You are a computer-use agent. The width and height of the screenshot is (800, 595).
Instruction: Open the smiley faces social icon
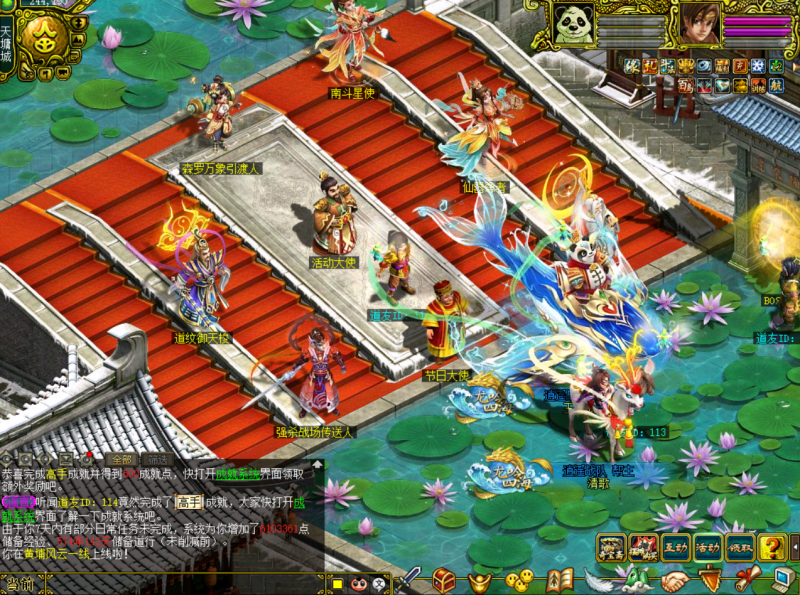[x=519, y=580]
